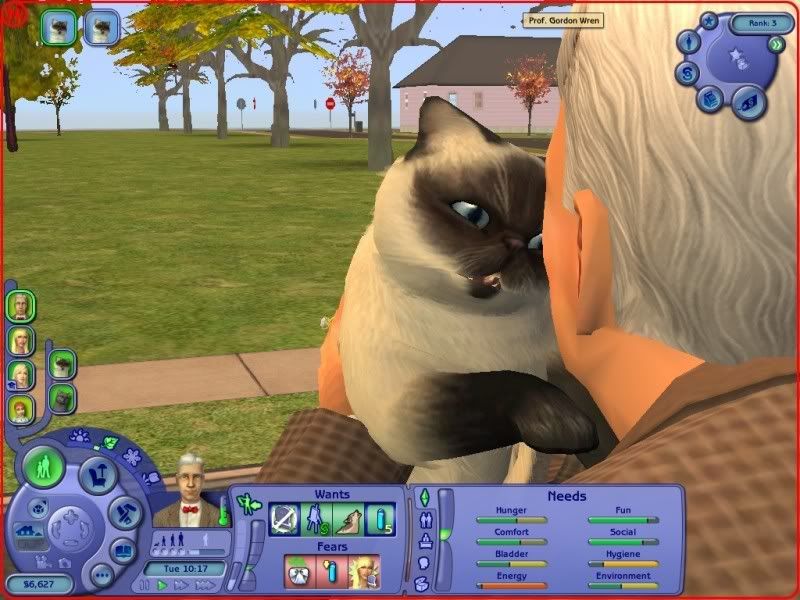Click the employee figure button in business panel
The height and width of the screenshot is (600, 800).
tap(689, 43)
